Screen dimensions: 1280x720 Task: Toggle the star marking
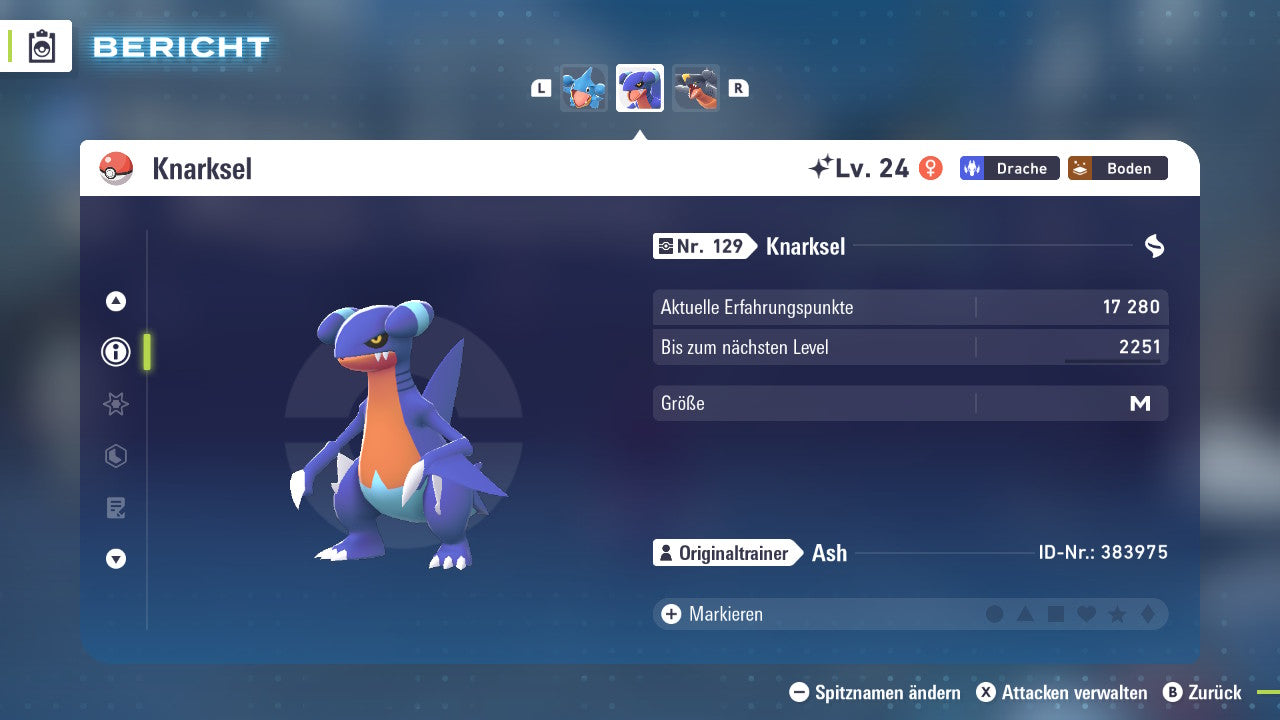pos(1117,614)
